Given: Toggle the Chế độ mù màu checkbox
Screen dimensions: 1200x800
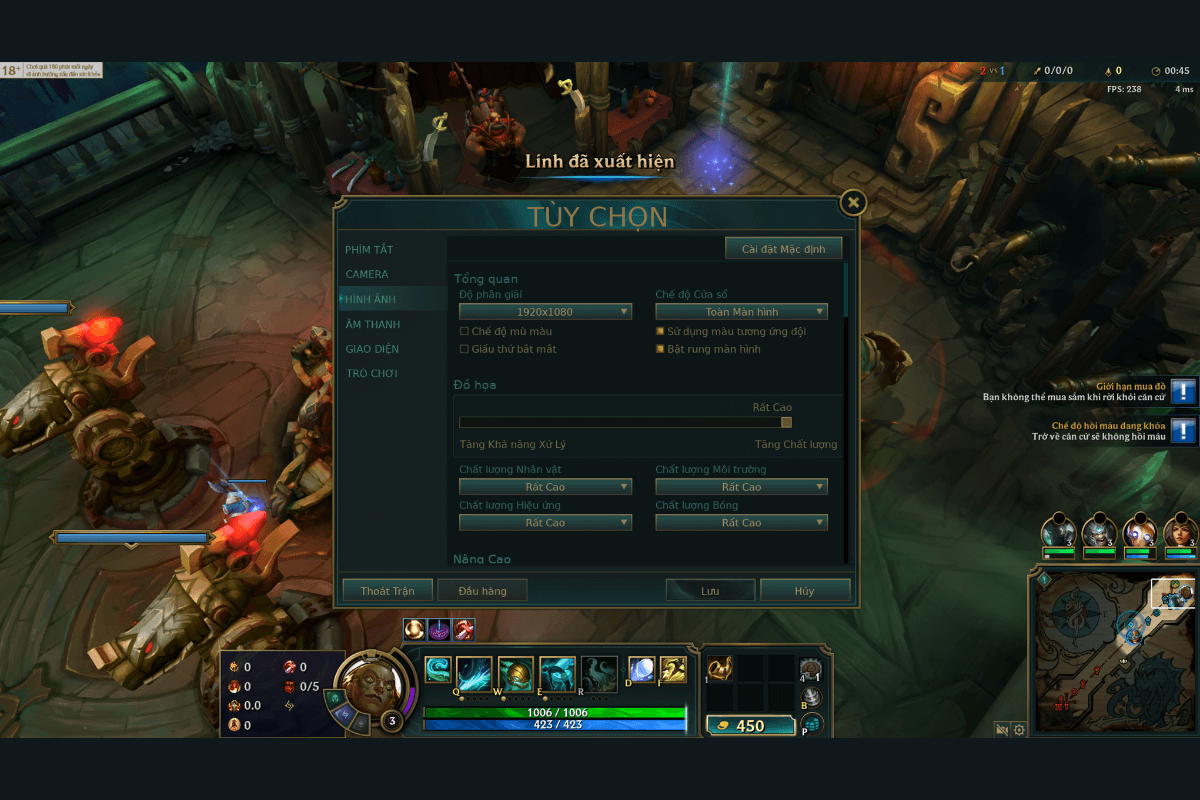Looking at the screenshot, I should [464, 331].
